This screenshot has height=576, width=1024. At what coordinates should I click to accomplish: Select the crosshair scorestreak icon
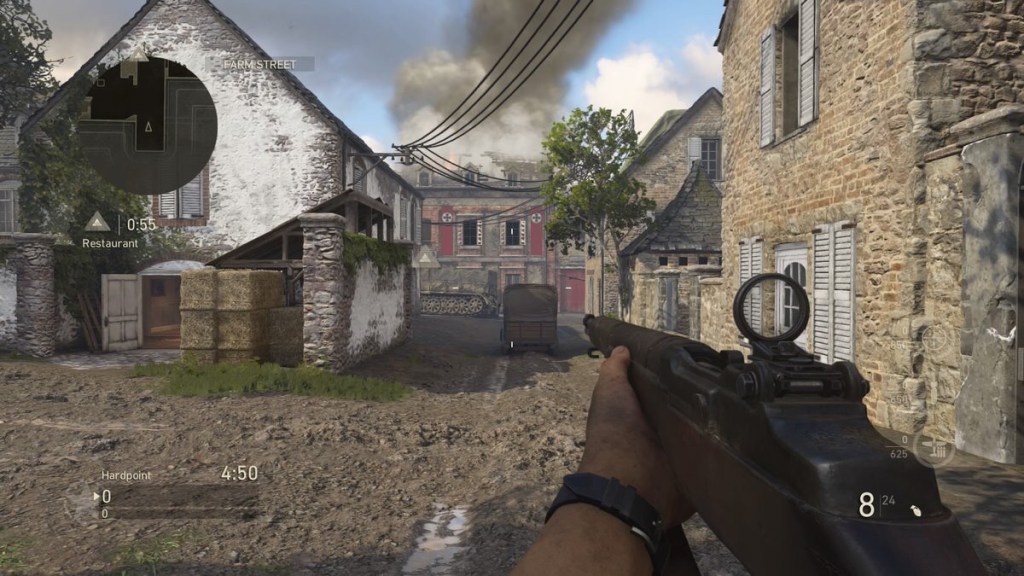934,338
